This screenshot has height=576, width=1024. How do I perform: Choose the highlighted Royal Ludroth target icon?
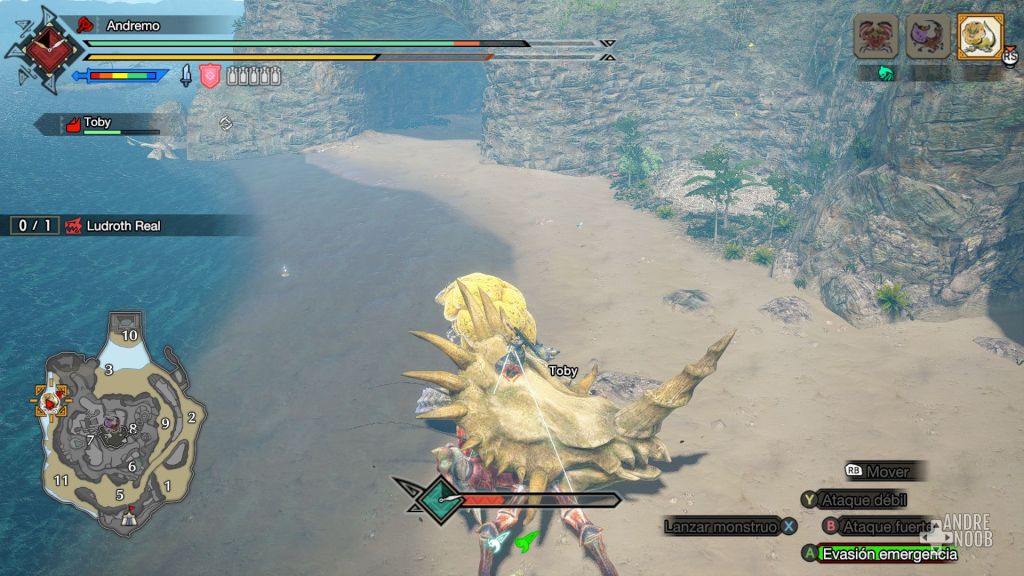pos(980,37)
